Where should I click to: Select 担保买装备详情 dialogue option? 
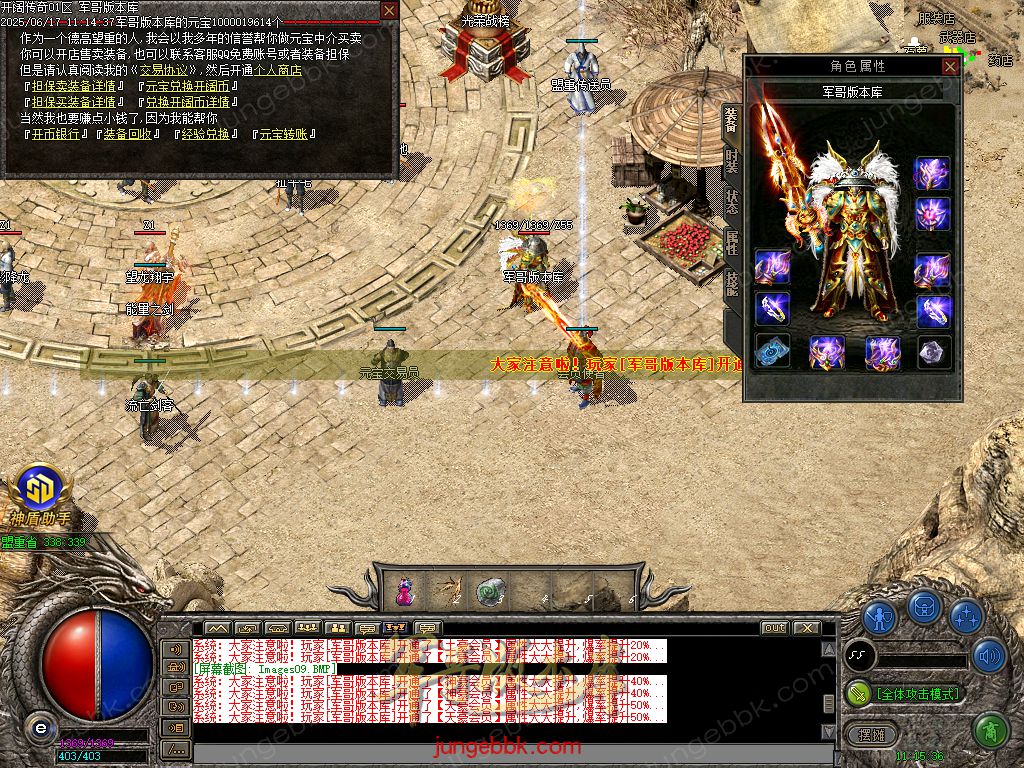click(73, 101)
